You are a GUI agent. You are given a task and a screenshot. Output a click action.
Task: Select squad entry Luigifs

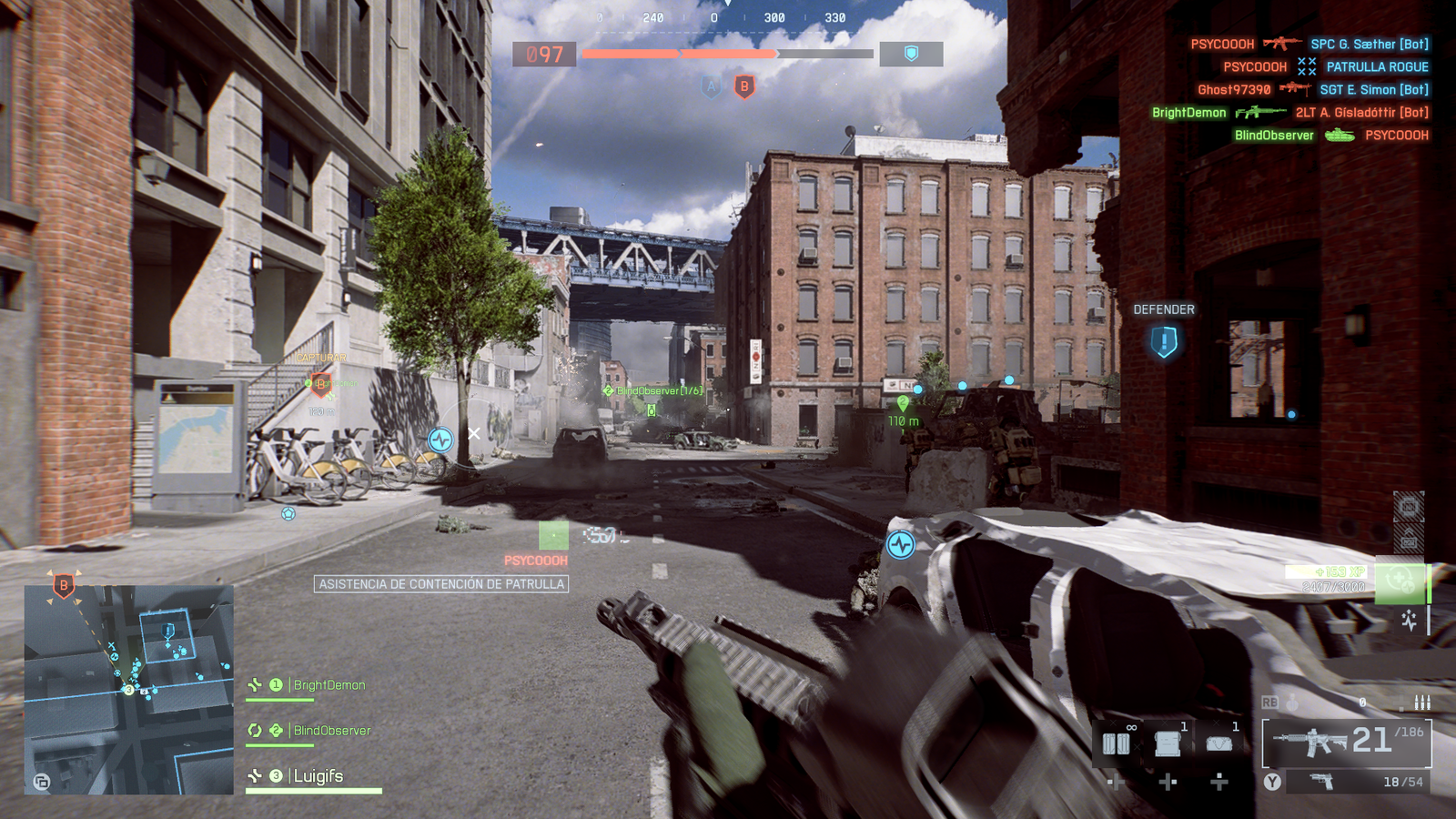tap(318, 776)
